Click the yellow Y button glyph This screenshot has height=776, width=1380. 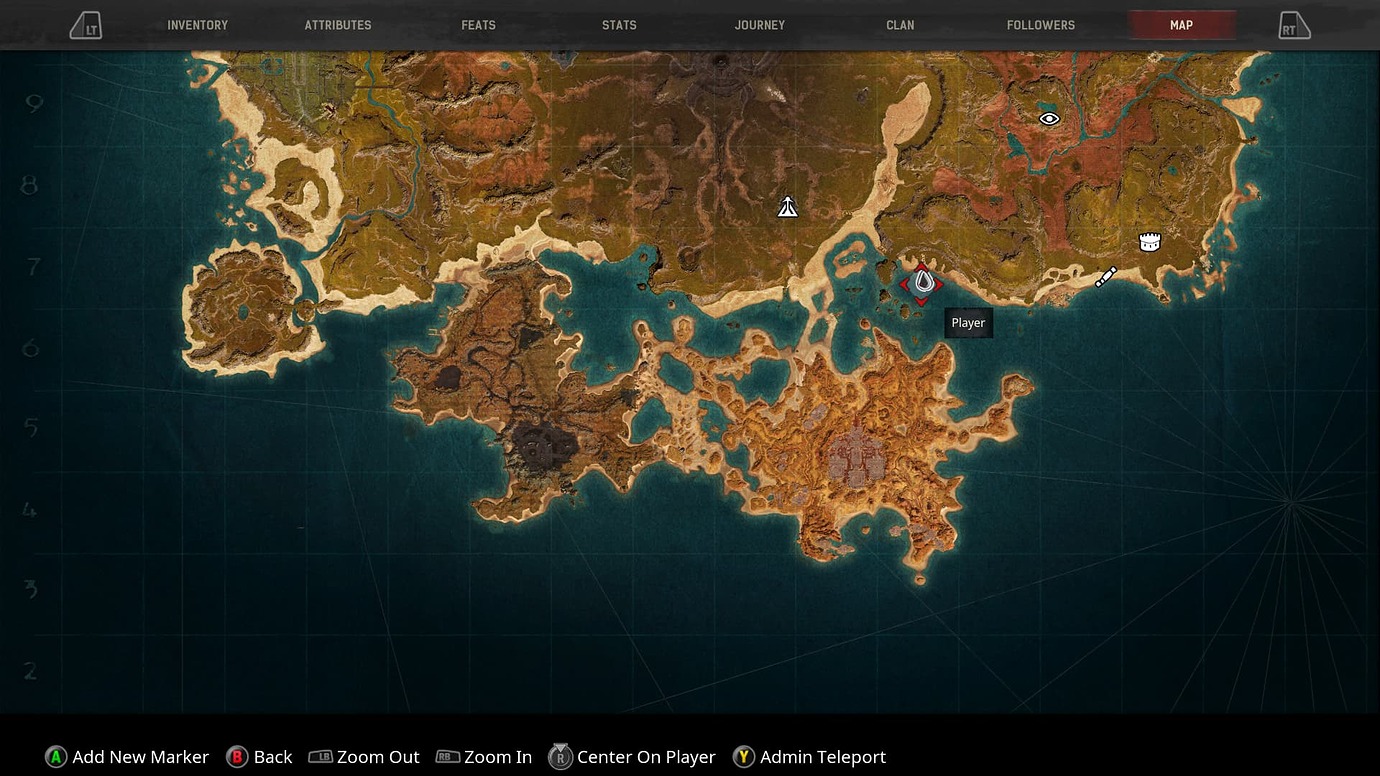pos(743,757)
